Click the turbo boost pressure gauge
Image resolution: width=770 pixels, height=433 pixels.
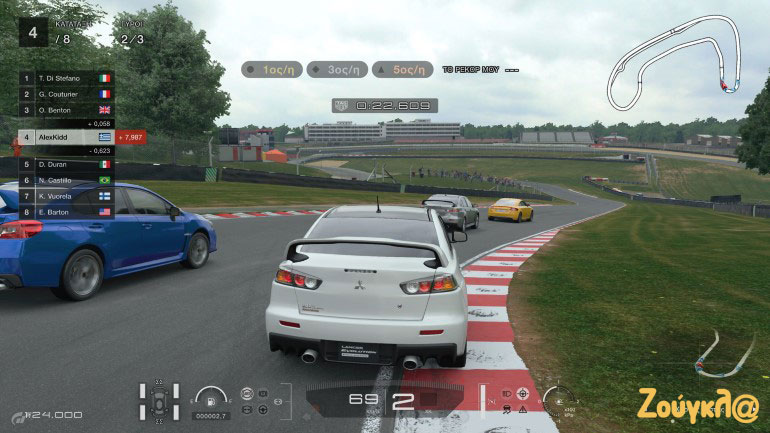(x=560, y=399)
